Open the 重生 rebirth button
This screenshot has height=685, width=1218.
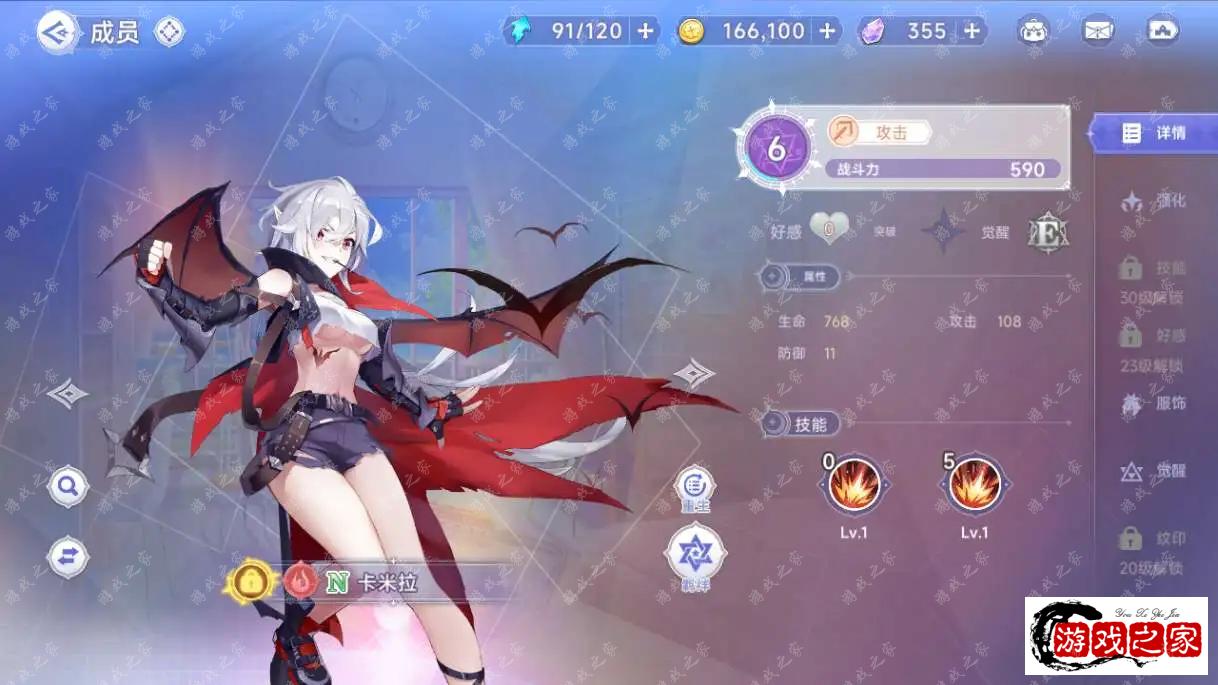click(x=694, y=487)
